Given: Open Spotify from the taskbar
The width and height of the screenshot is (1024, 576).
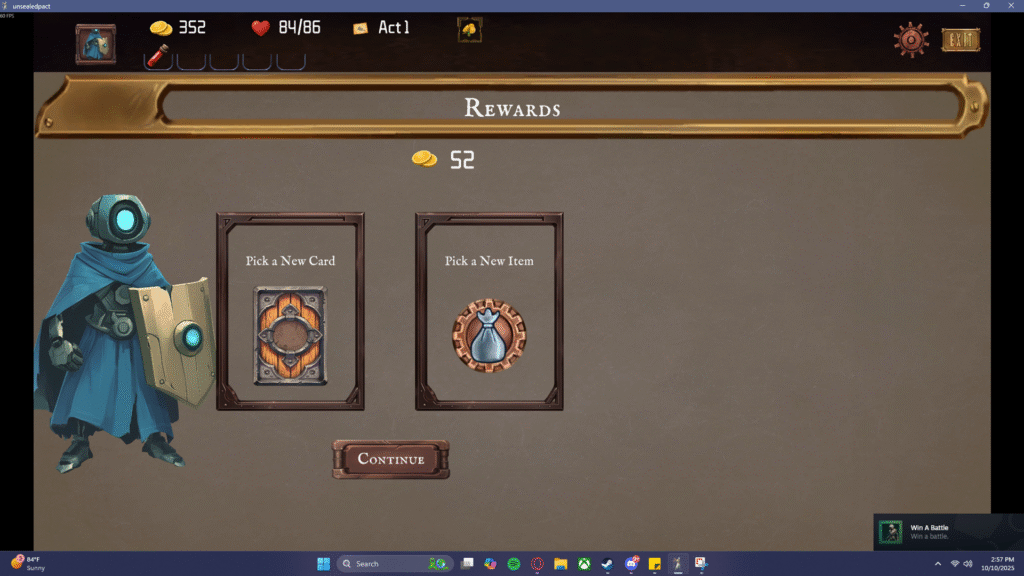Looking at the screenshot, I should (514, 564).
